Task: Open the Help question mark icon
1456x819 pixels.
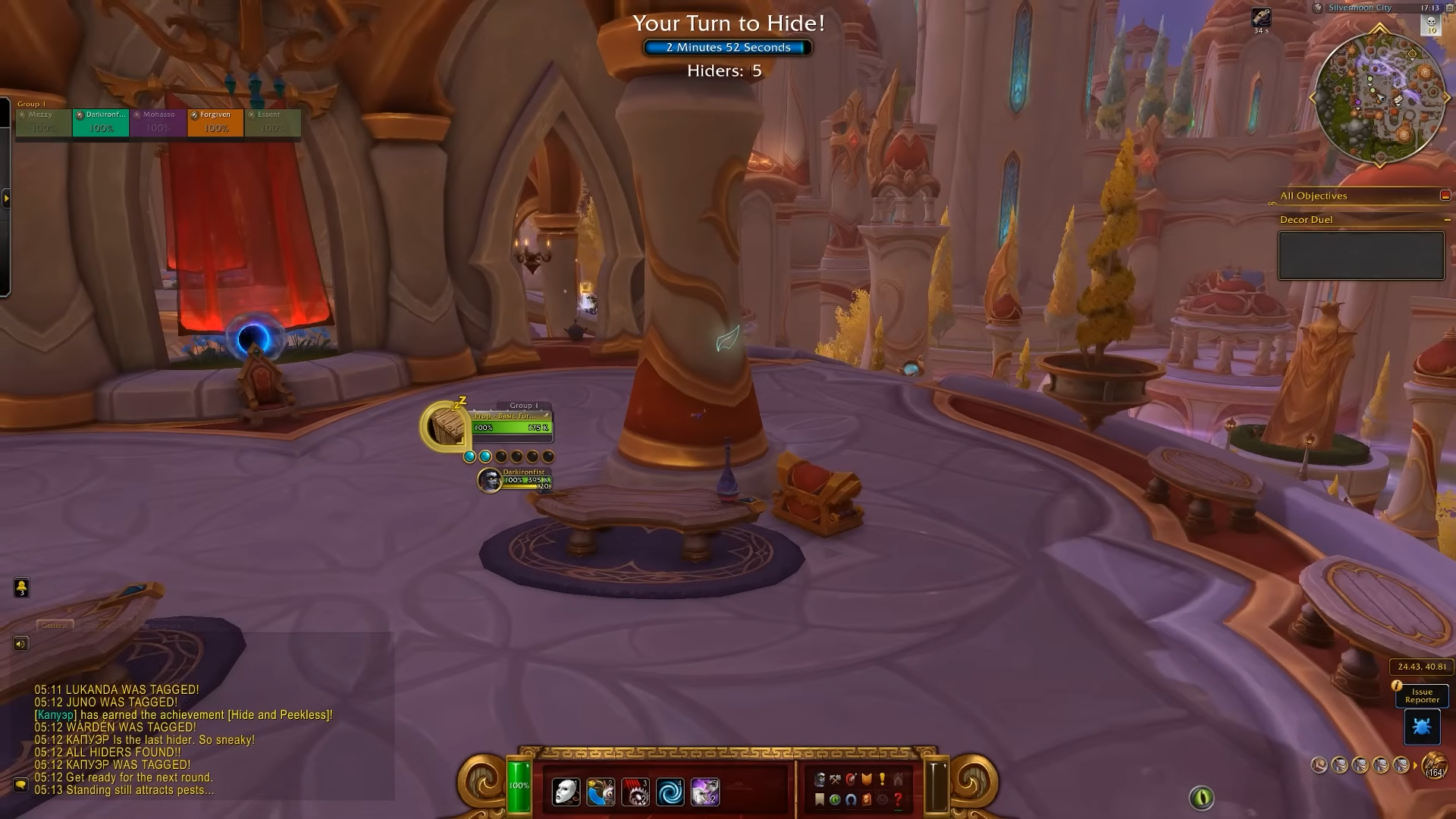Action: 898,800
